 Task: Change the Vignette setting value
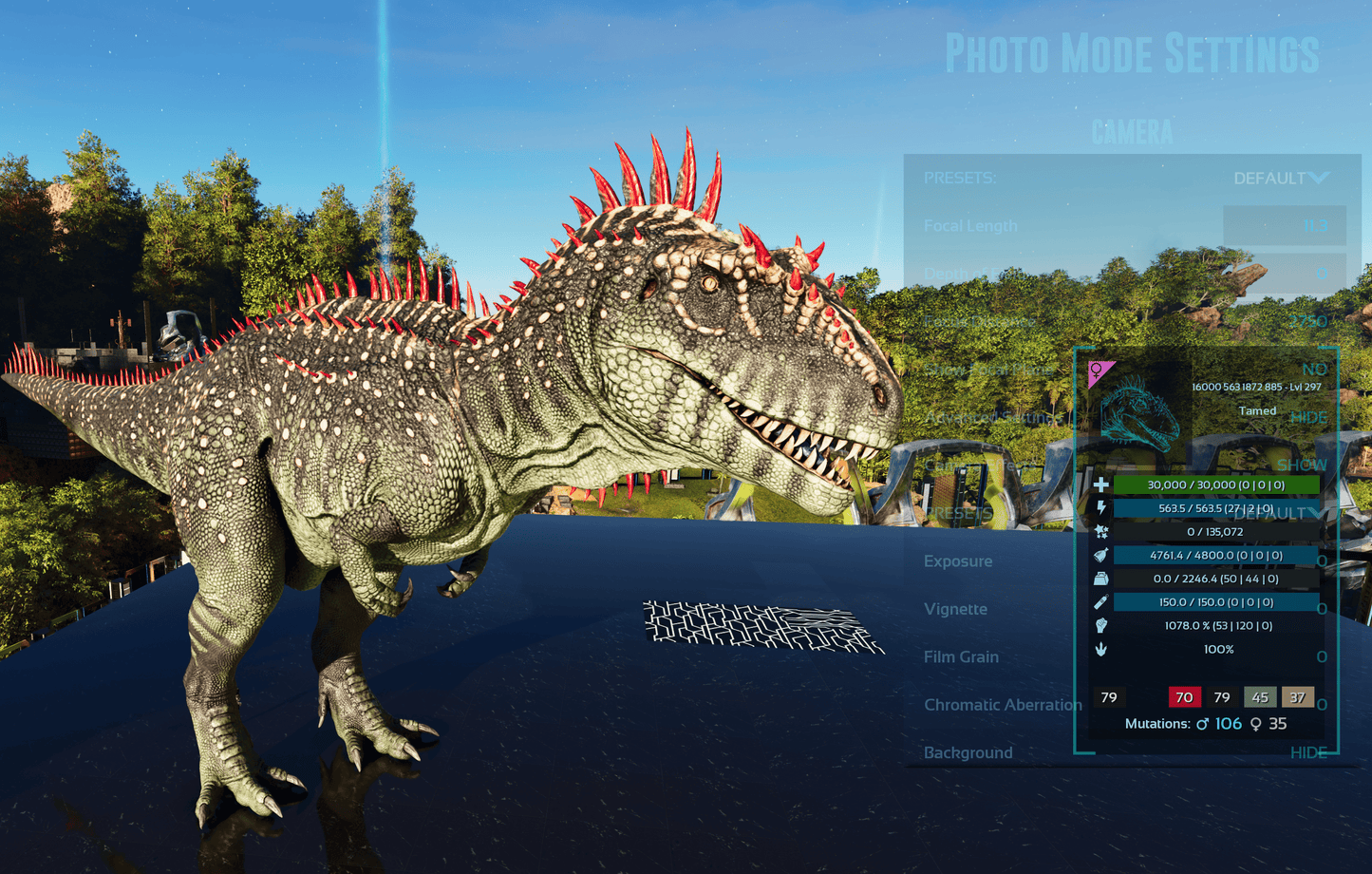[1322, 609]
